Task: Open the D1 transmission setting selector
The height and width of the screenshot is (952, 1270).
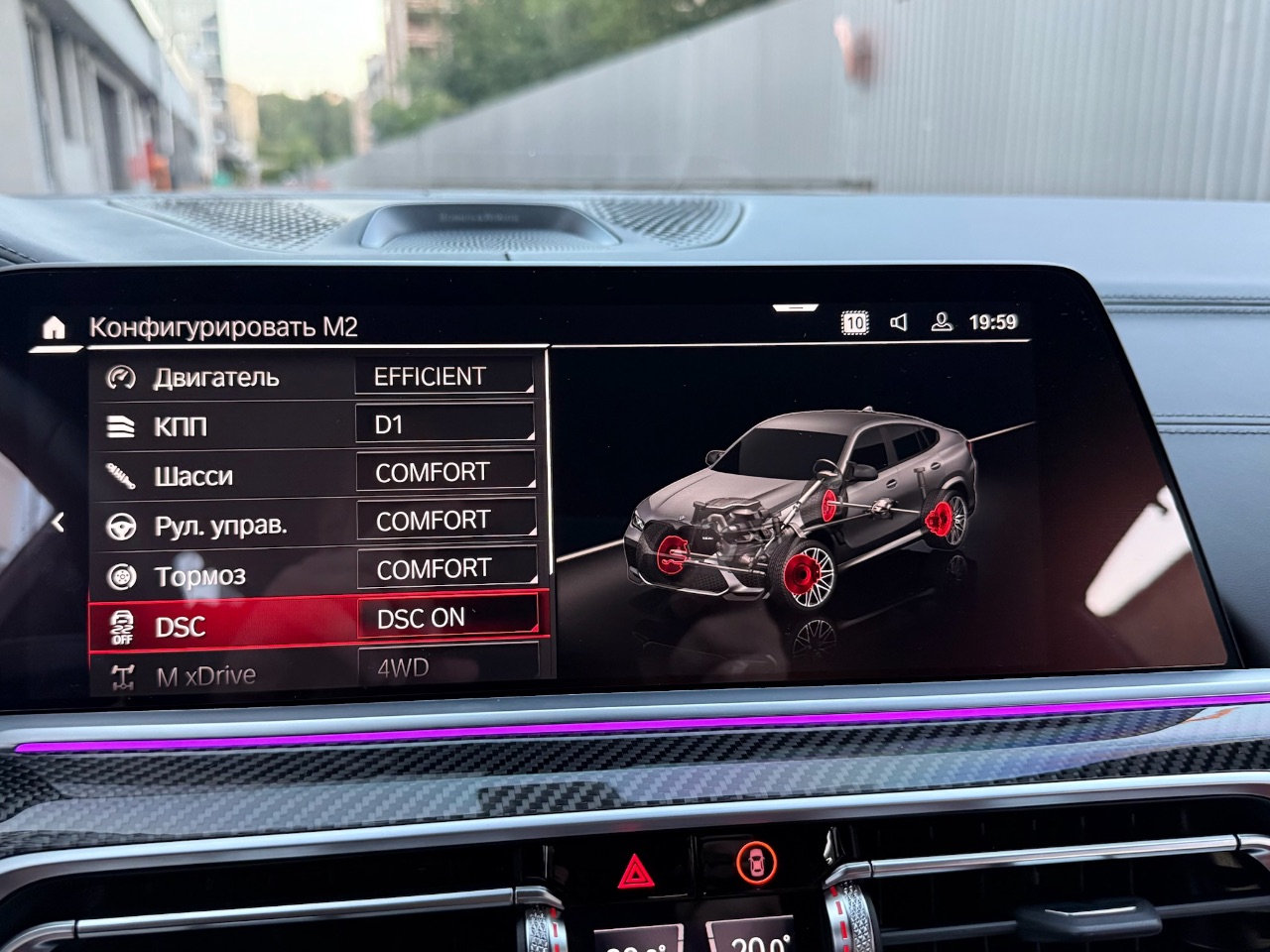Action: 445,423
